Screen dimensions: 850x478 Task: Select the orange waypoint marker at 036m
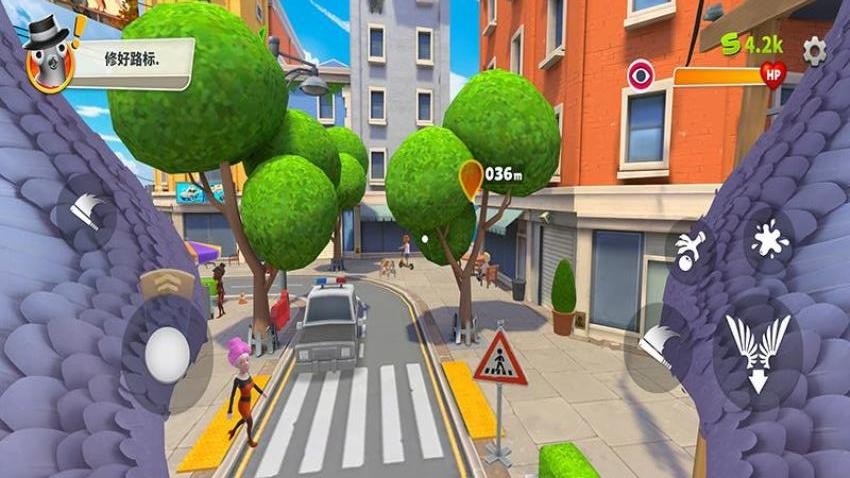(470, 178)
